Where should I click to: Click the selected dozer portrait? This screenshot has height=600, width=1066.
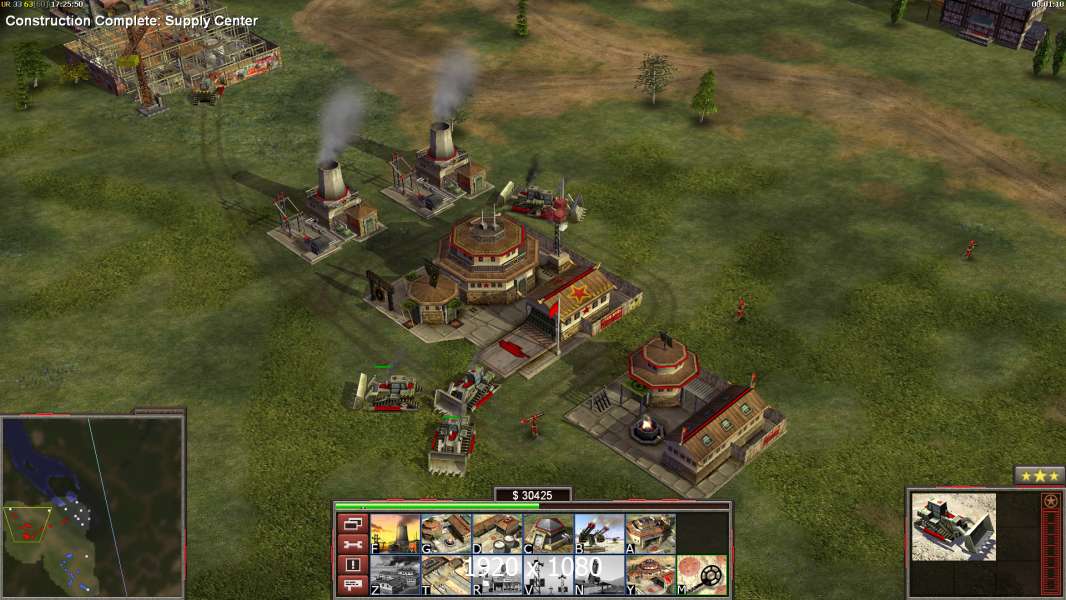coord(953,526)
